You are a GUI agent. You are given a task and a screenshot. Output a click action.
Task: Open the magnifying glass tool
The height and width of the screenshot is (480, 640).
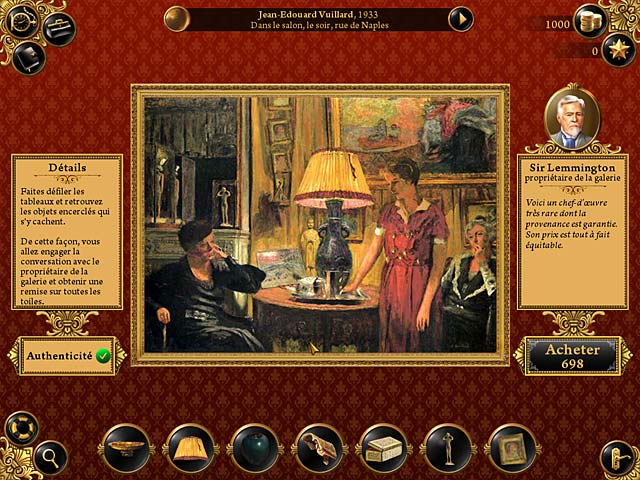(49, 458)
